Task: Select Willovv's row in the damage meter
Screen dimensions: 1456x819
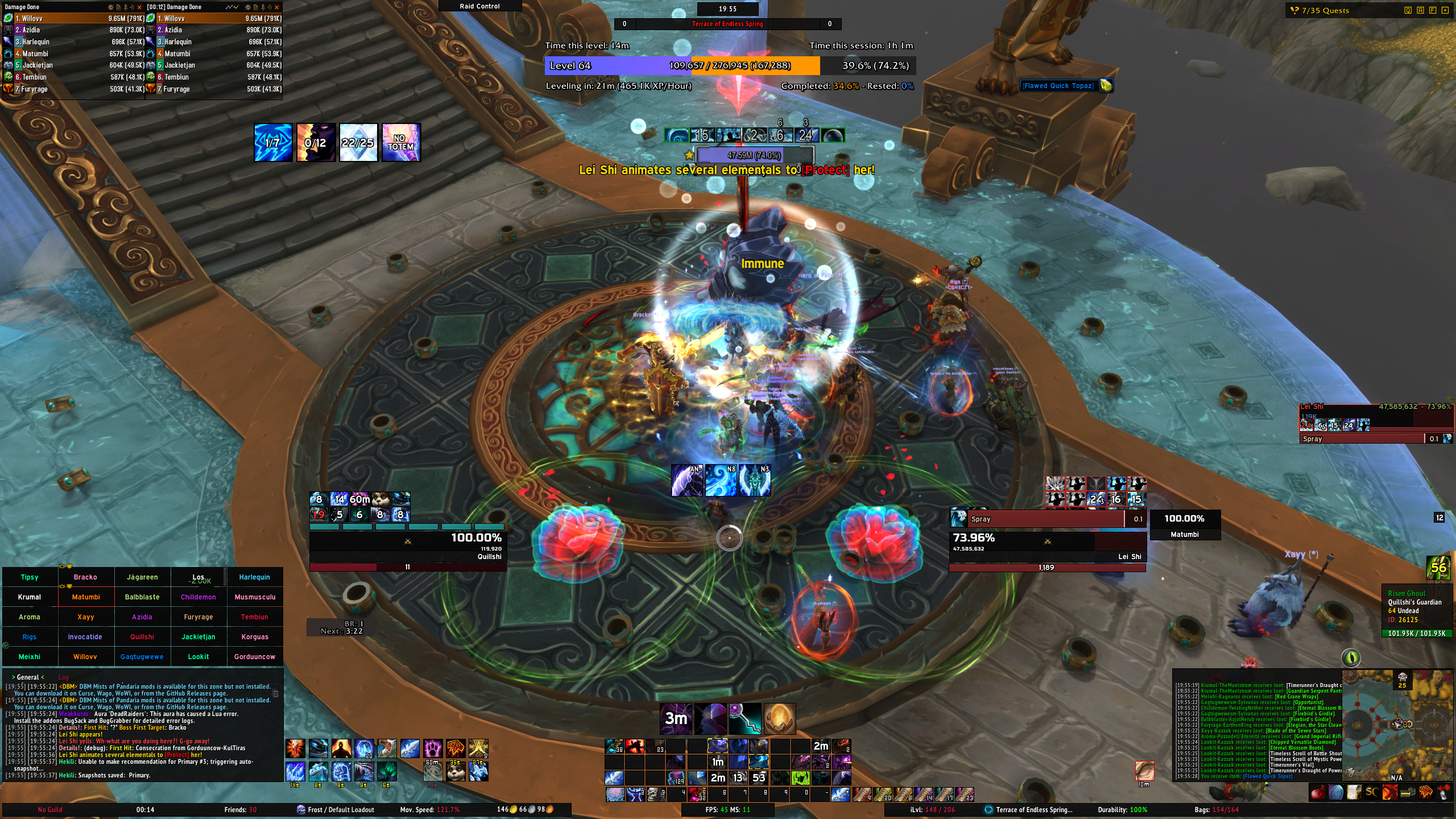Action: [x=74, y=18]
